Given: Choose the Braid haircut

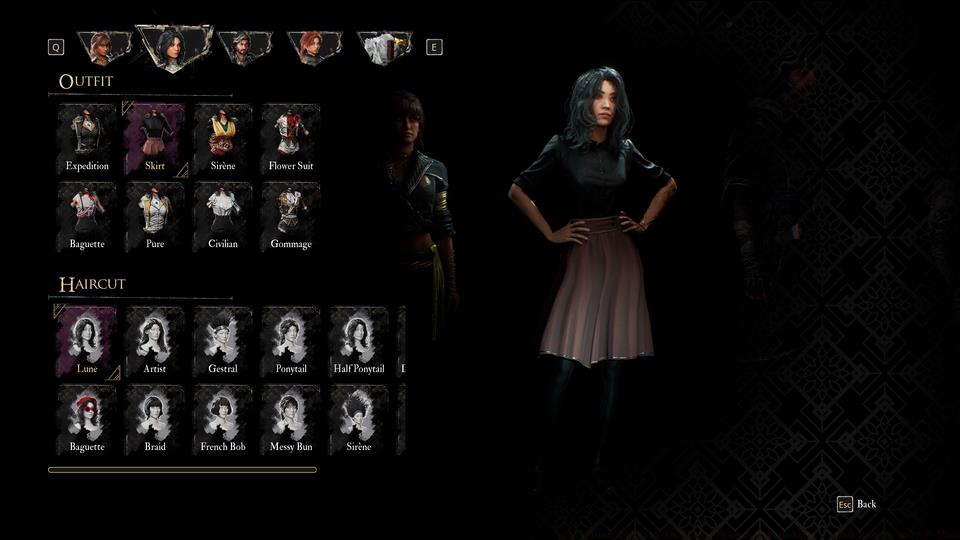Looking at the screenshot, I should pyautogui.click(x=155, y=419).
